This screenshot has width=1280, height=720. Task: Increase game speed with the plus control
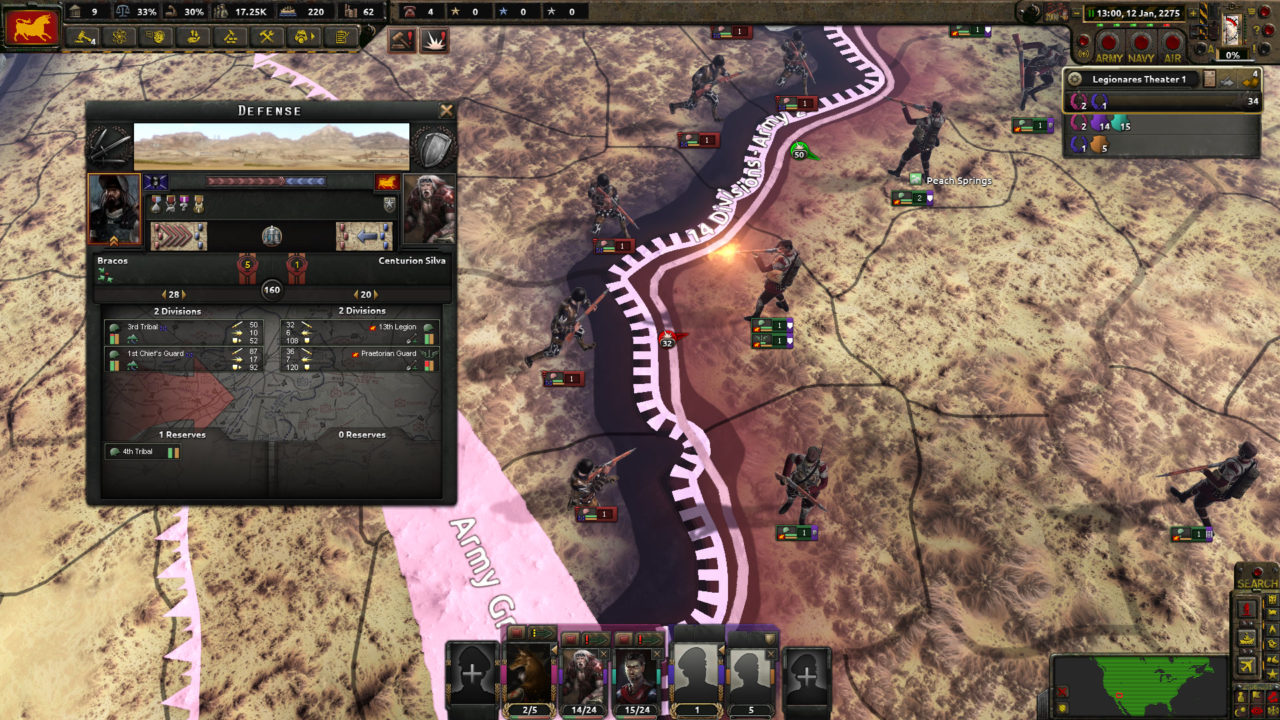tap(1192, 12)
